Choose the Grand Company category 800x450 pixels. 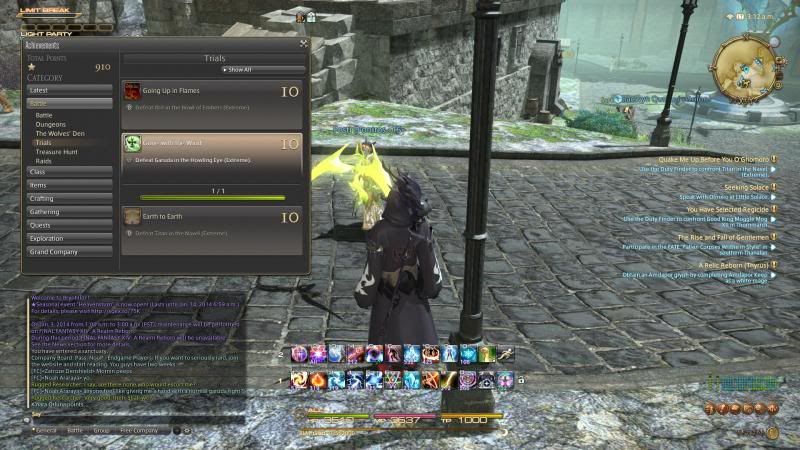coord(68,252)
